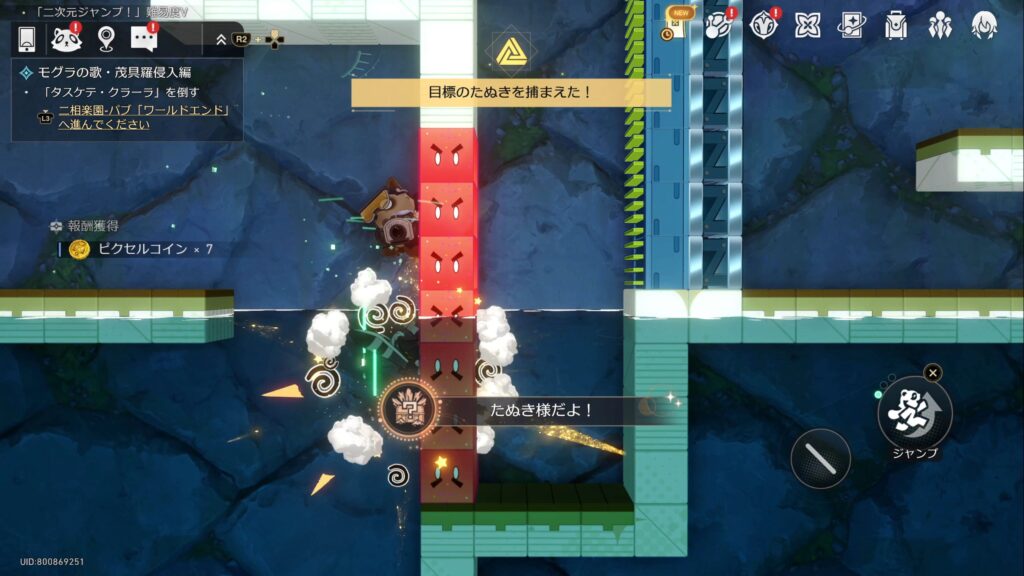Screen dimensions: 1024x576
Task: Tap the ジャンプ jump button
Action: click(x=914, y=412)
